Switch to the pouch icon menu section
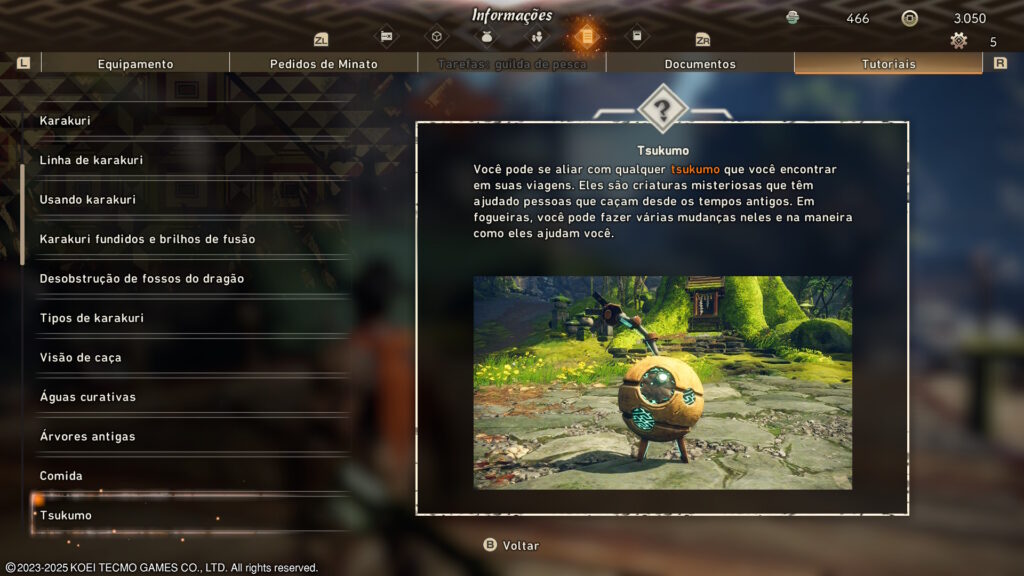This screenshot has height=576, width=1024. tap(487, 37)
